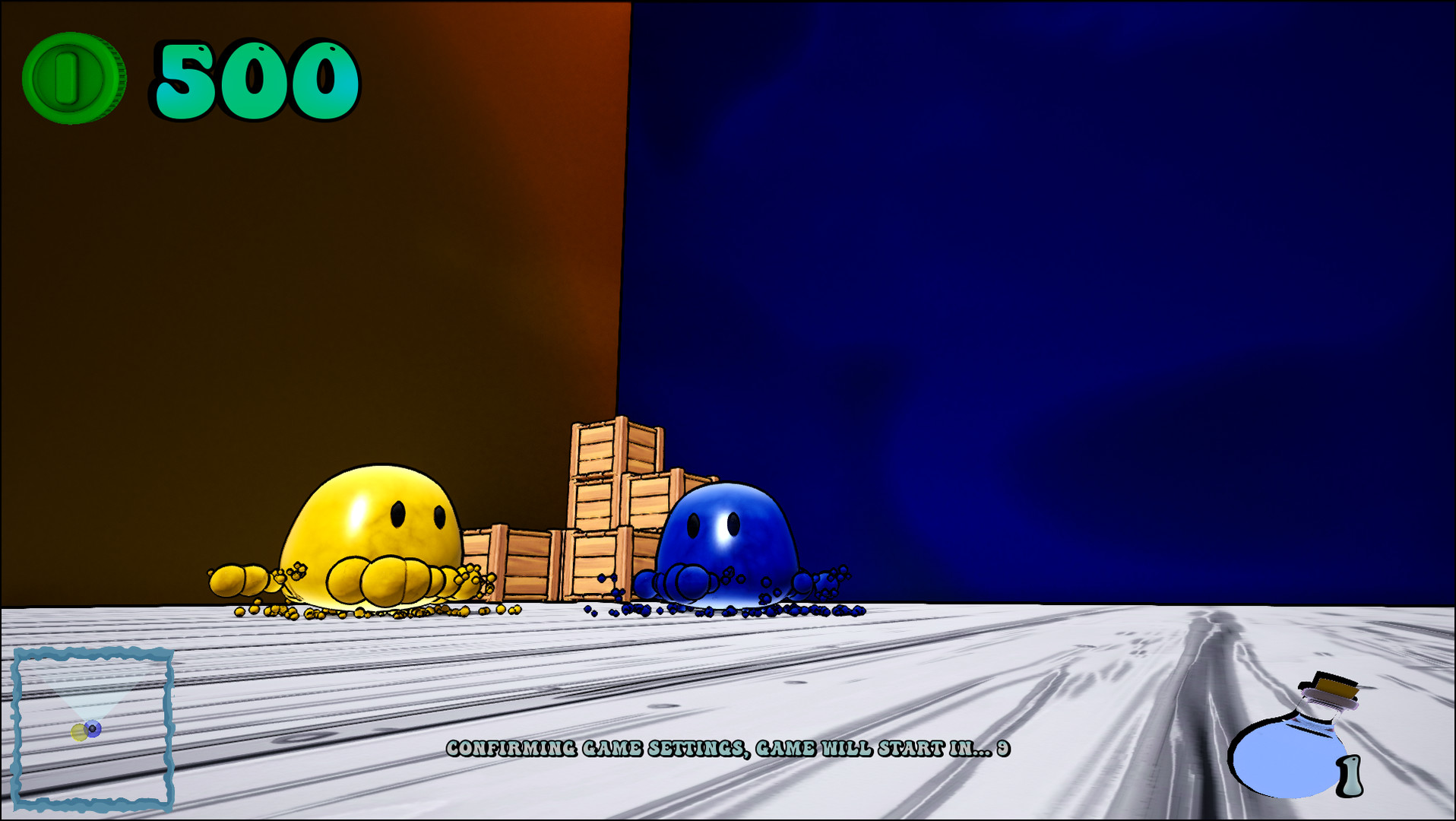Image resolution: width=1456 pixels, height=821 pixels.
Task: Select the blue player dot on the minimap
Action: (x=93, y=727)
